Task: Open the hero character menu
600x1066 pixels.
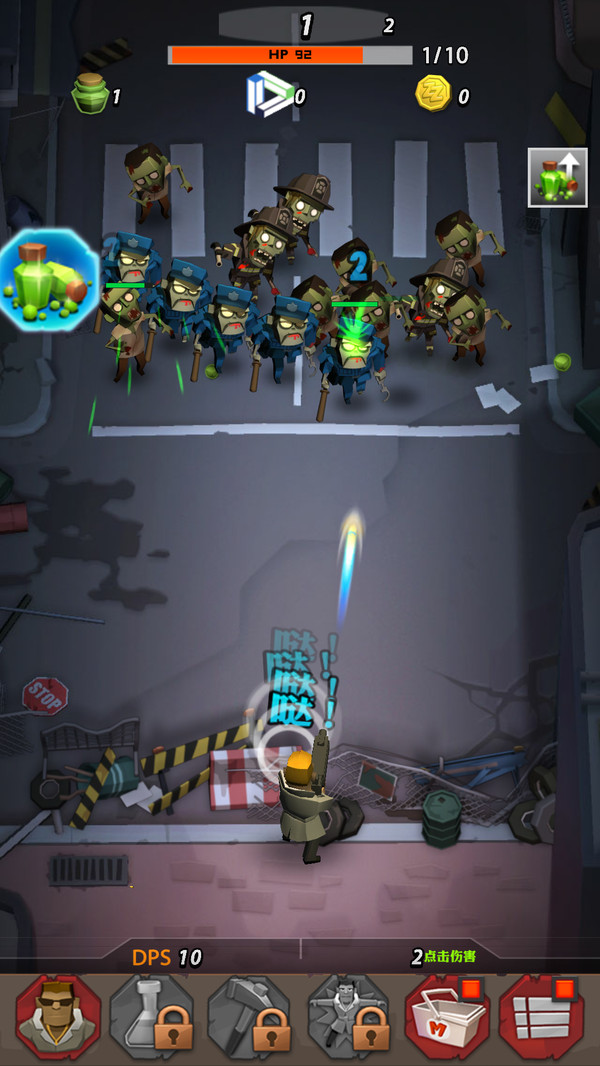Action: point(58,1017)
